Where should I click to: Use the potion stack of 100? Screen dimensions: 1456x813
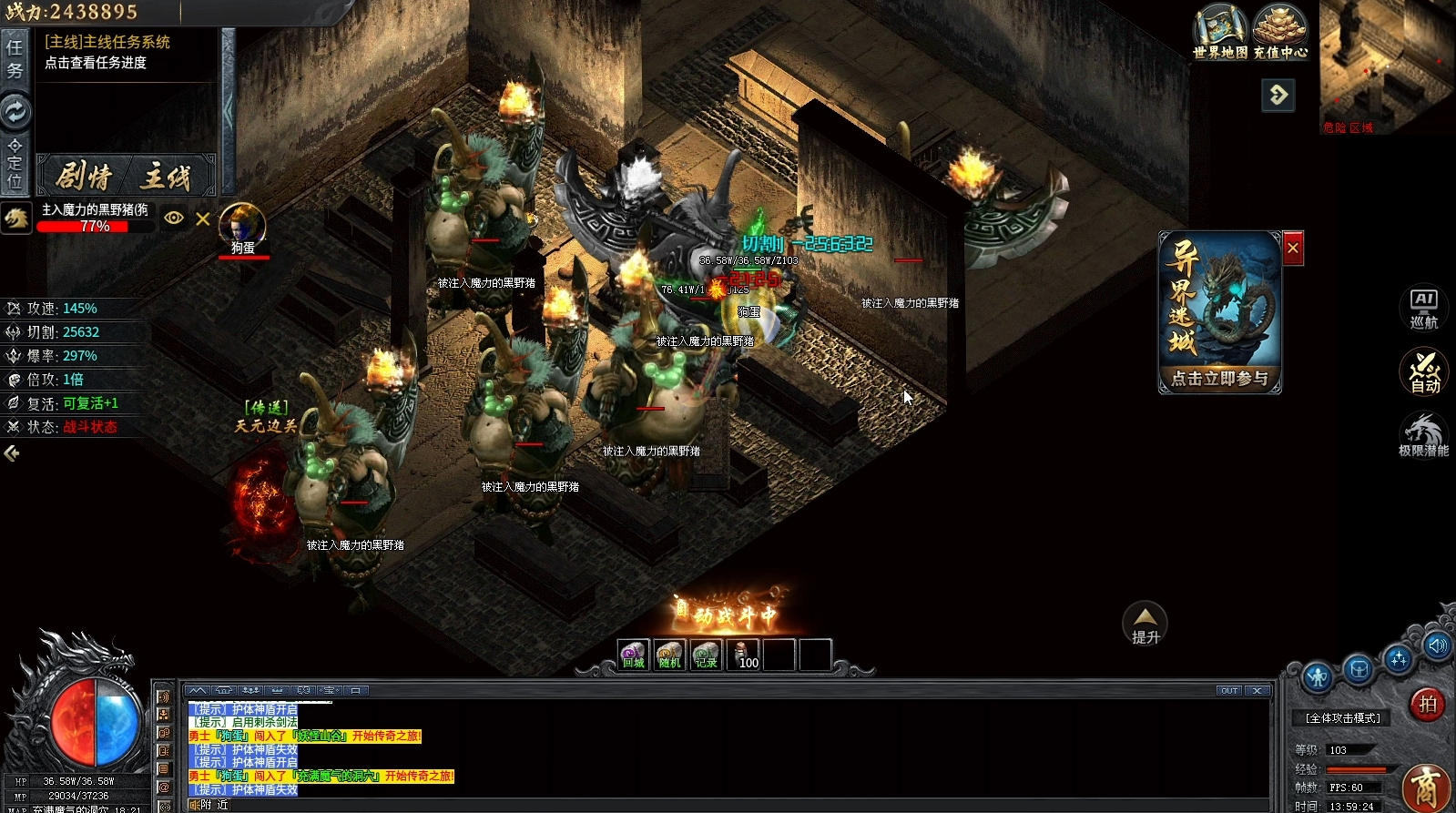pyautogui.click(x=744, y=655)
